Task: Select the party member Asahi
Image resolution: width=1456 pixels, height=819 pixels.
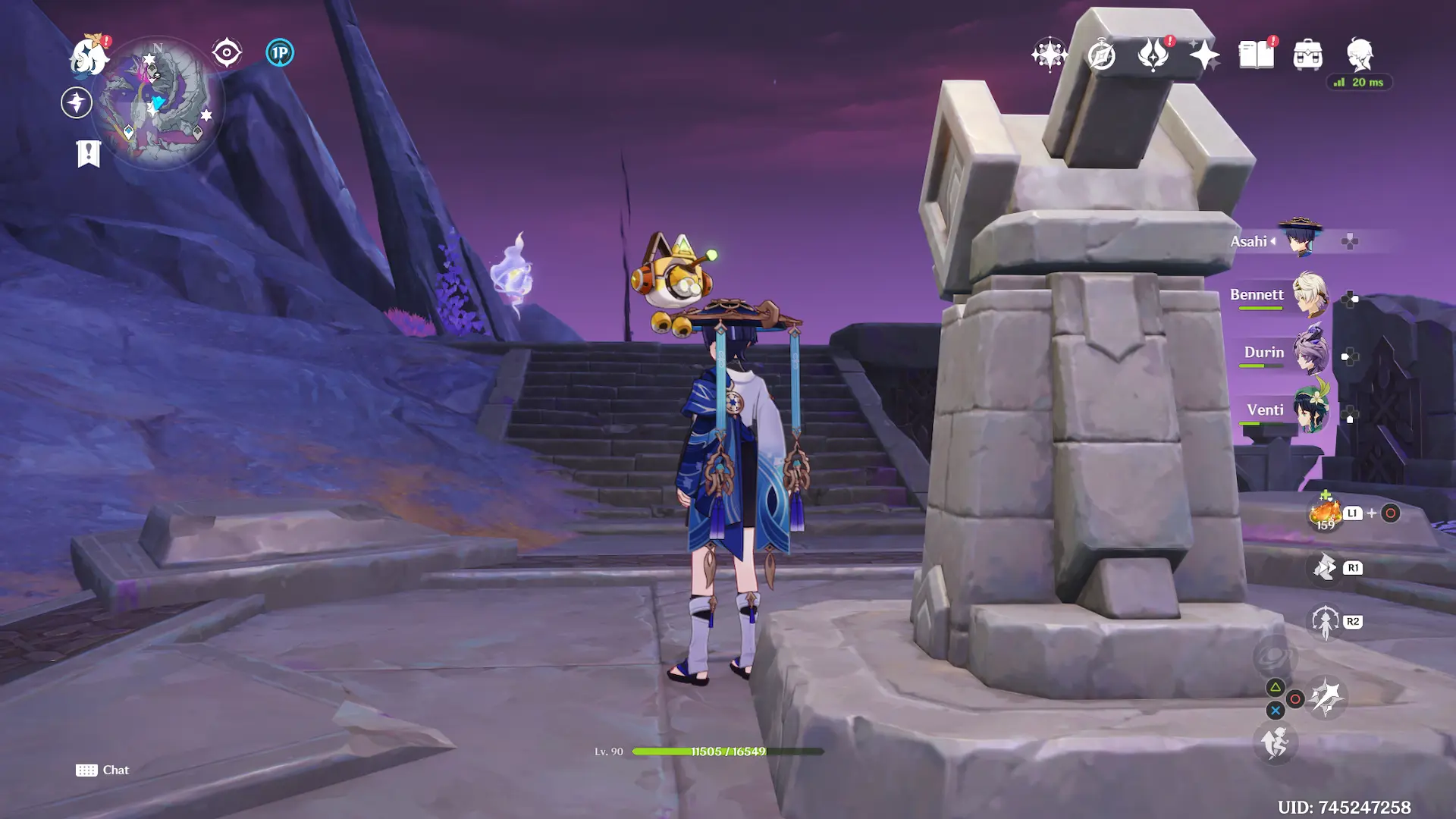Action: coord(1299,239)
